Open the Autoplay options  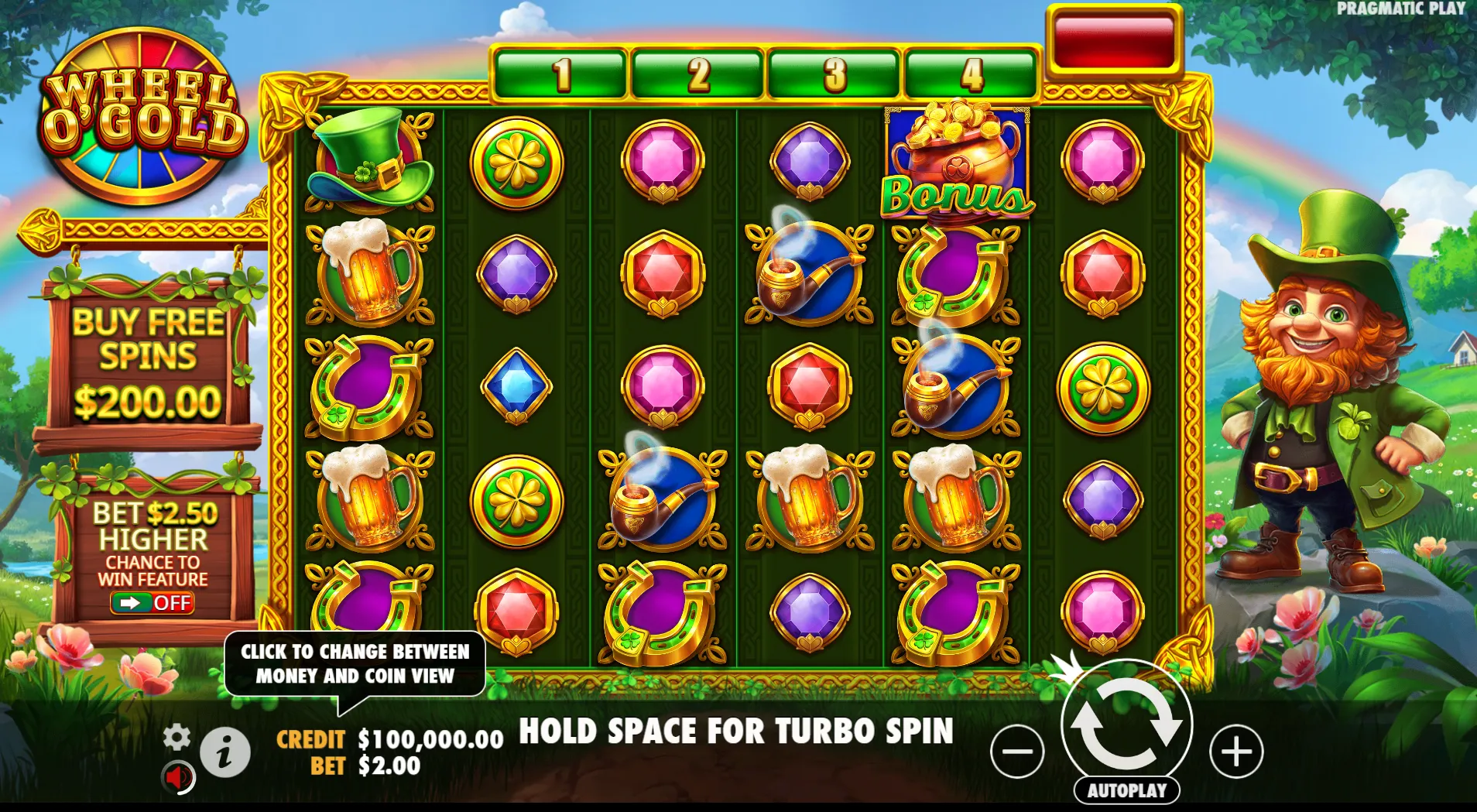pos(1126,790)
